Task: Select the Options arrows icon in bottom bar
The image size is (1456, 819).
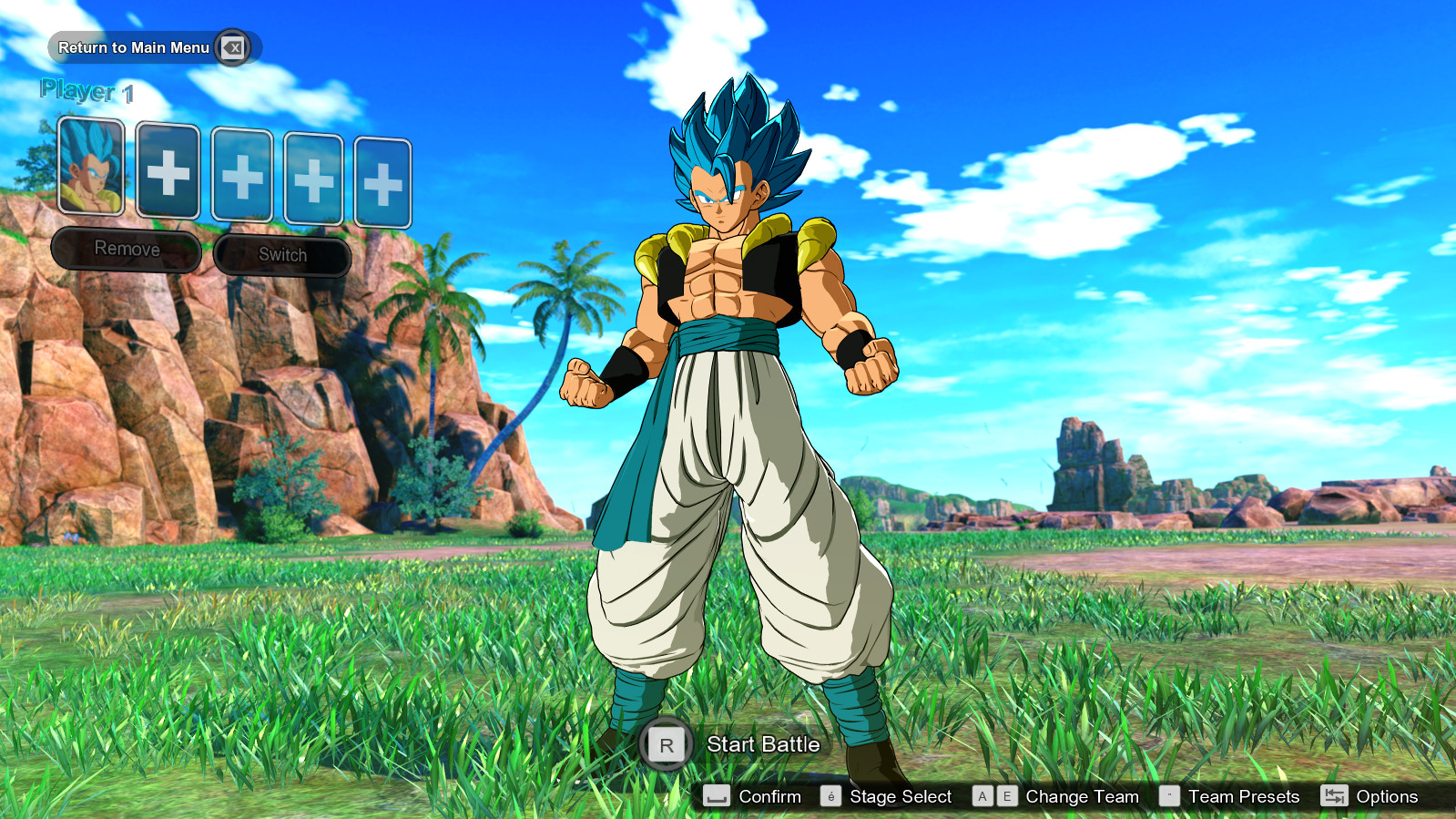Action: point(1335,796)
